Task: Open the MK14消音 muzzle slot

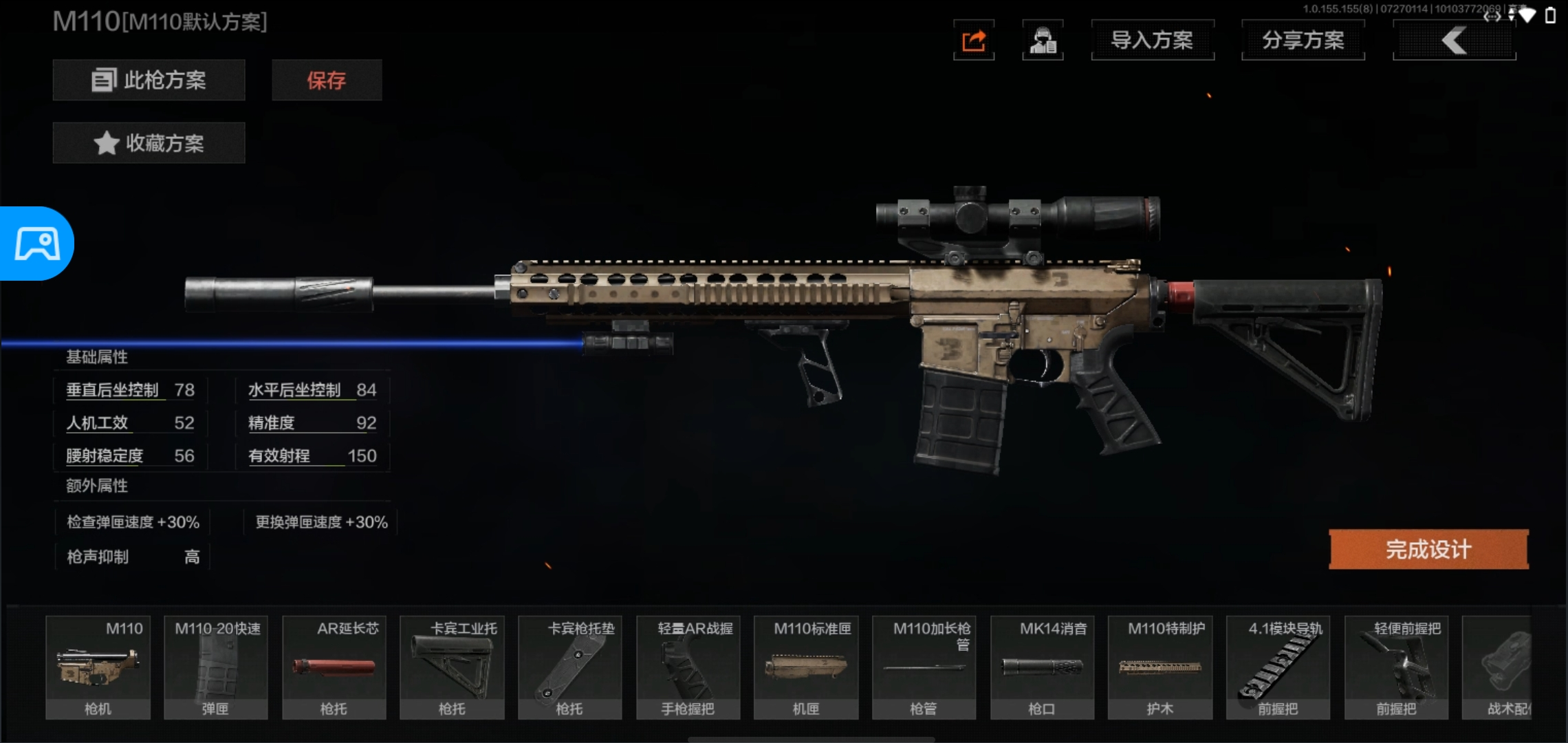Action: pyautogui.click(x=1042, y=667)
